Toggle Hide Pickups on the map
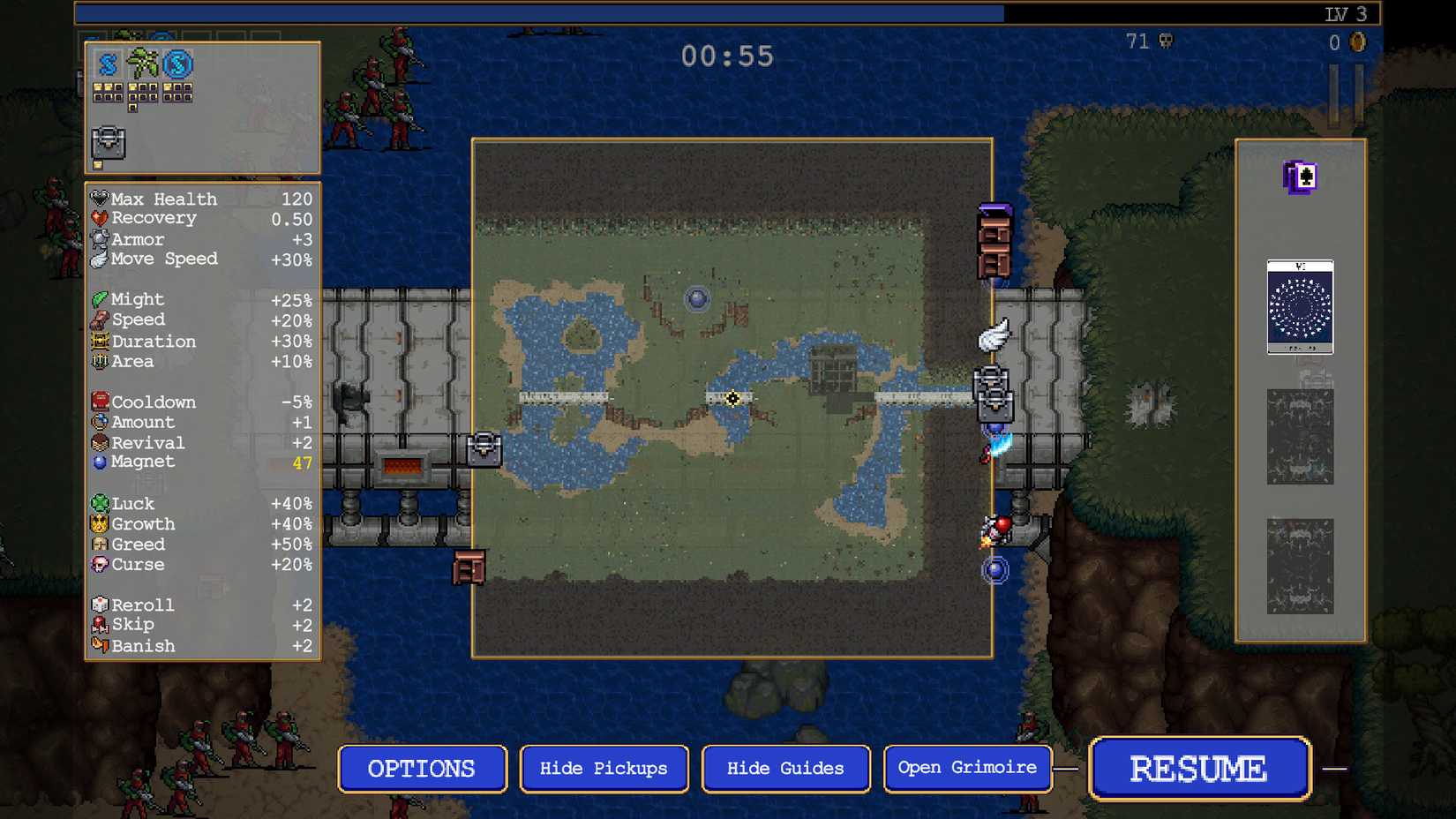Image resolution: width=1456 pixels, height=819 pixels. 604,768
